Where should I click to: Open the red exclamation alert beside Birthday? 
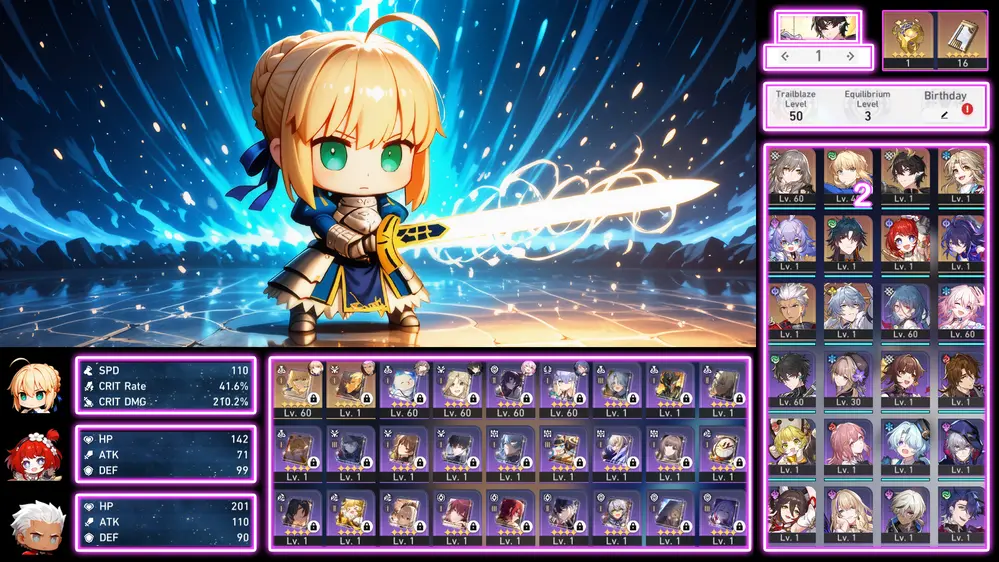967,109
